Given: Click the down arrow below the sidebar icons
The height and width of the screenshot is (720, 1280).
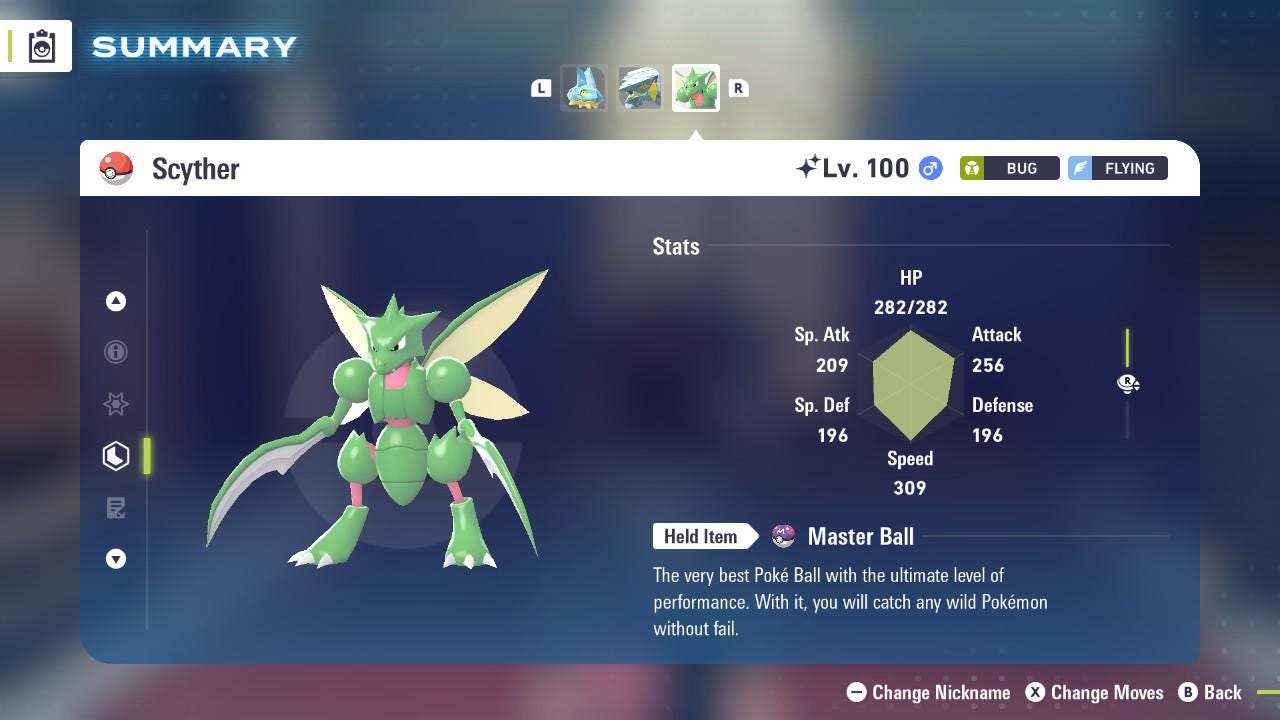Looking at the screenshot, I should click(x=116, y=559).
